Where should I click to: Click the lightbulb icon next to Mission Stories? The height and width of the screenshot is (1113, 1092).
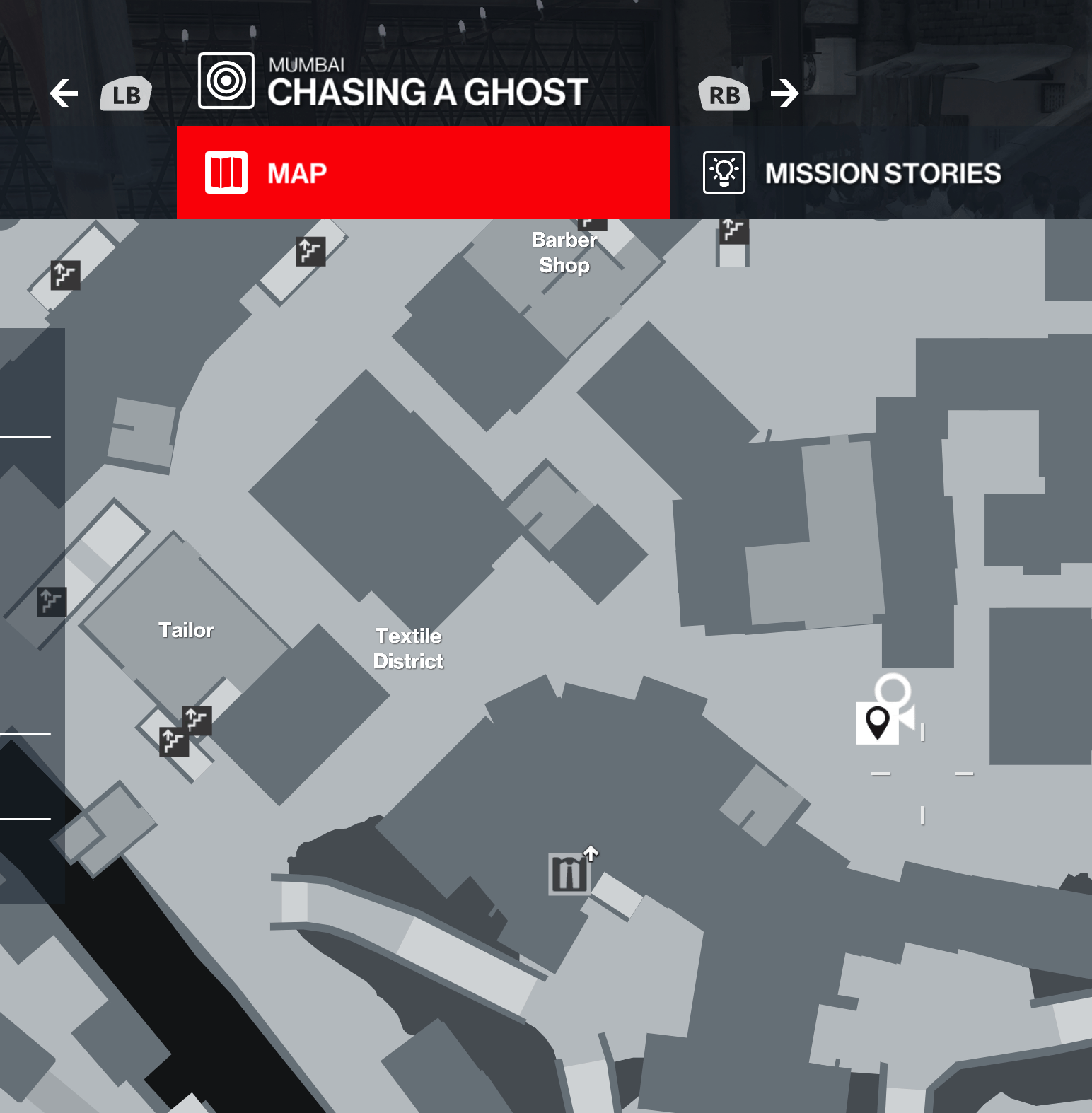tap(724, 173)
